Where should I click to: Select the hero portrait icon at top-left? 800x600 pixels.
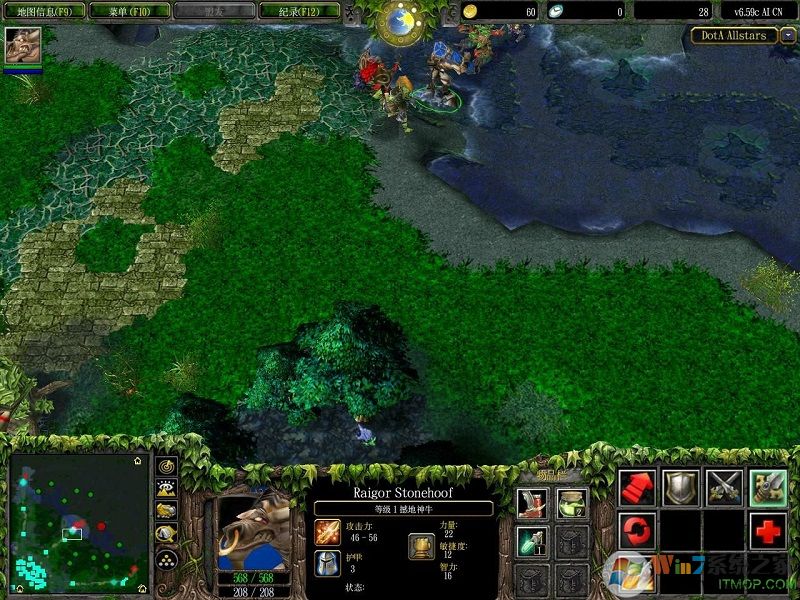(x=22, y=46)
